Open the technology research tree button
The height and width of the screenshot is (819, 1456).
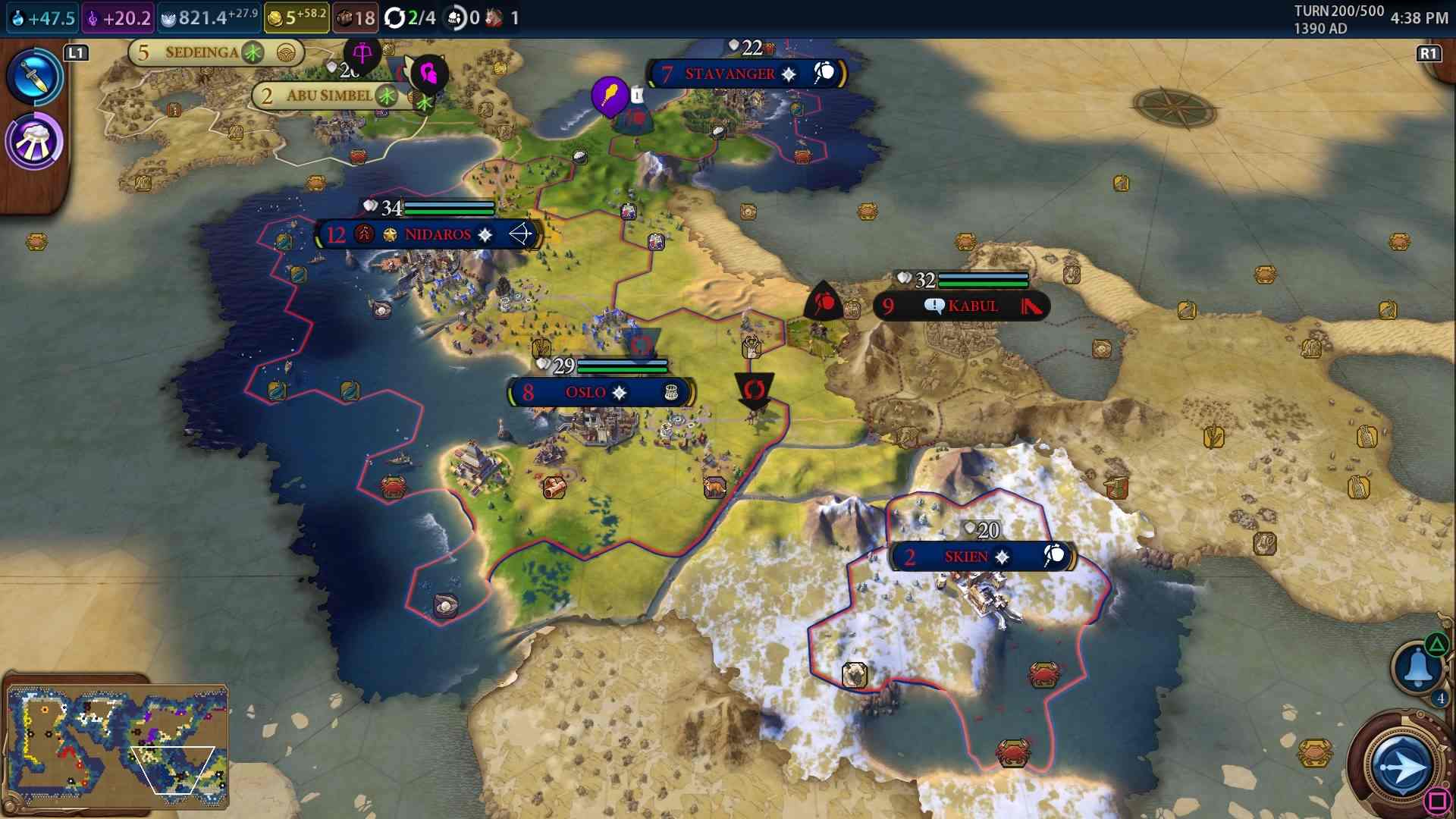point(34,77)
